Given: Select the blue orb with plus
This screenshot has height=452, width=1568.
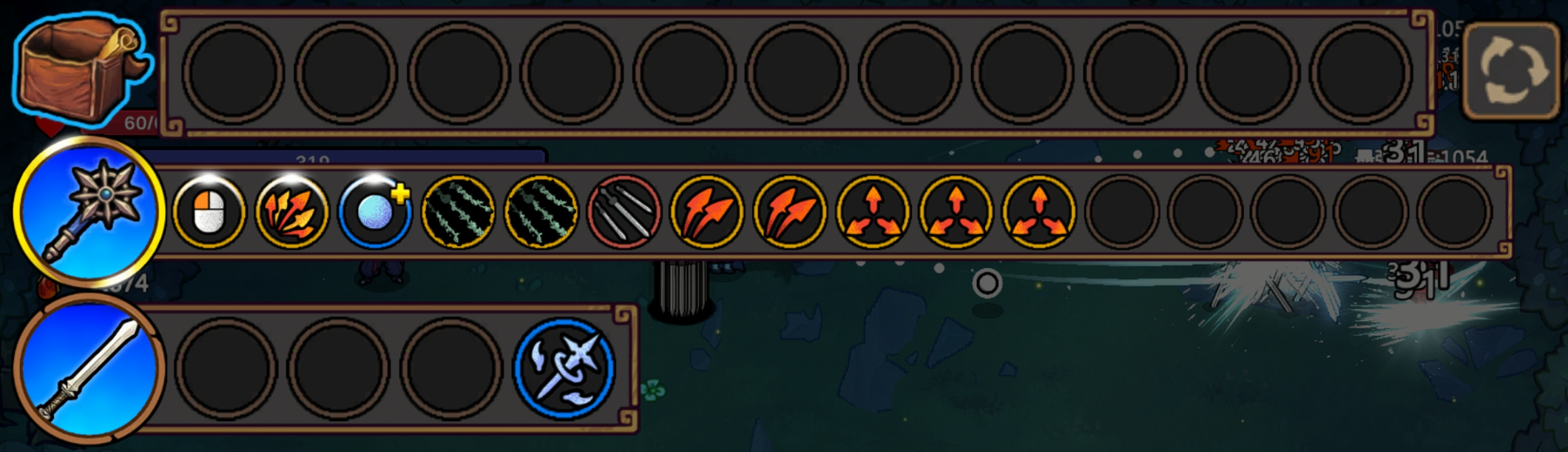Looking at the screenshot, I should click(375, 212).
